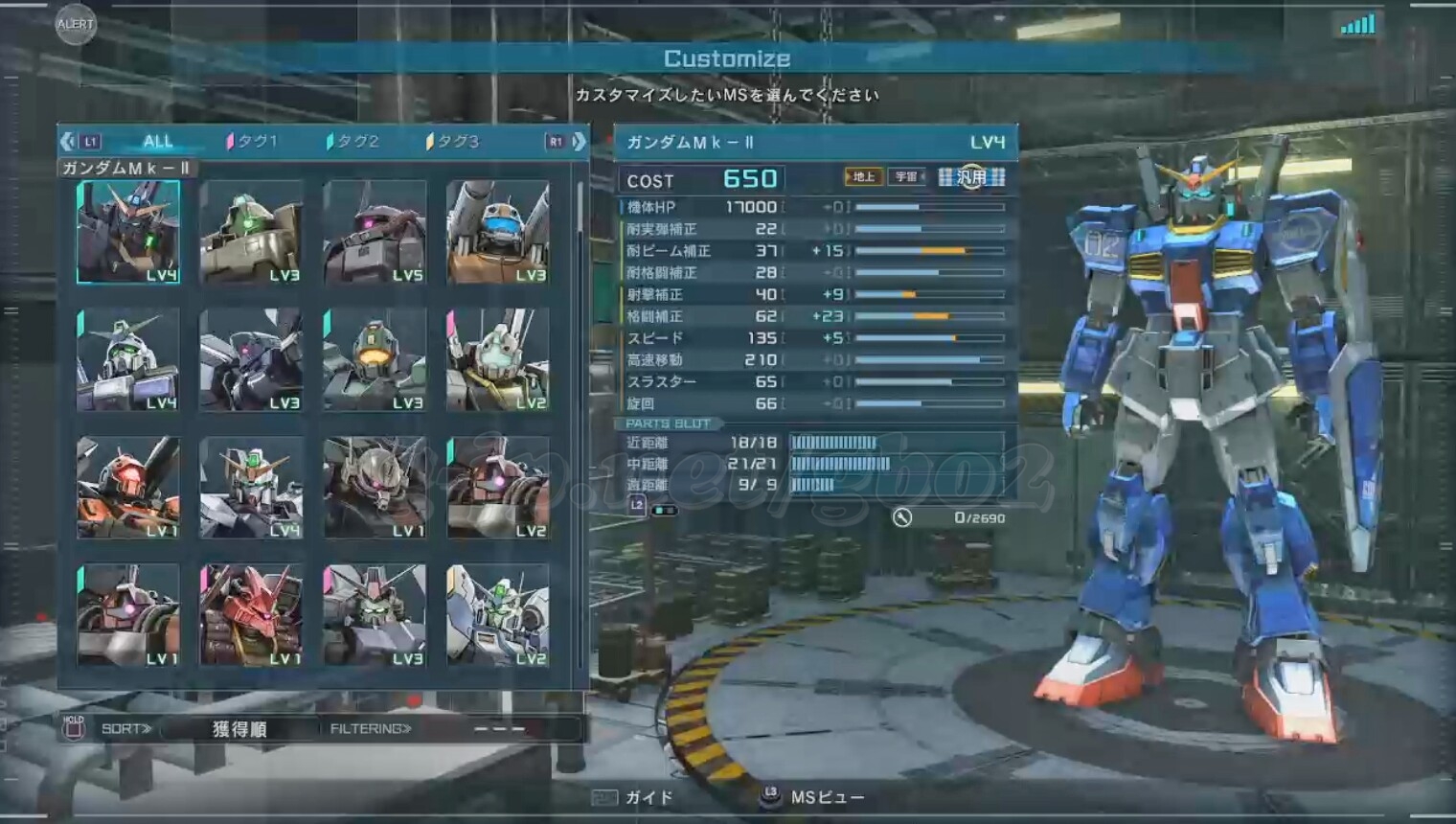Pick the blue-visor mobile suit with shoulder cannons

[497, 233]
